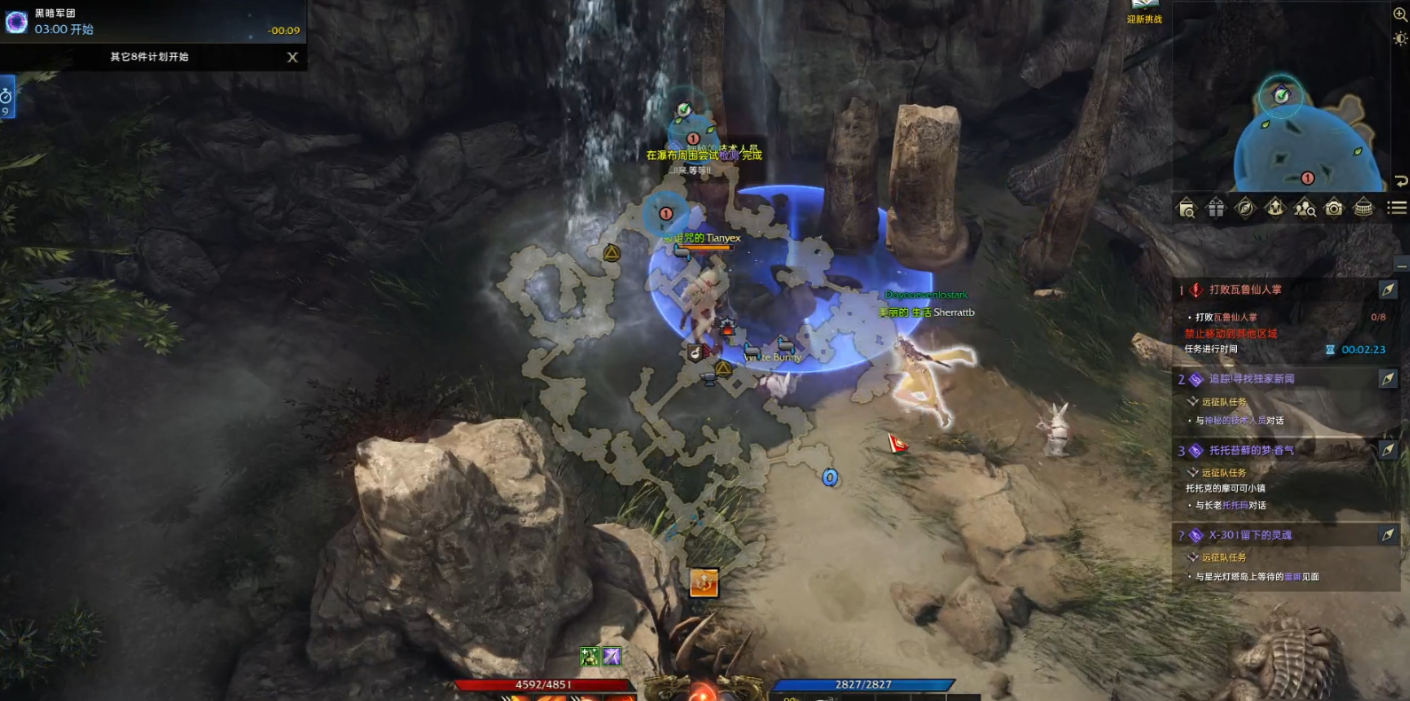Open the compass icon under the minimap
1410x701 pixels.
[x=1245, y=208]
